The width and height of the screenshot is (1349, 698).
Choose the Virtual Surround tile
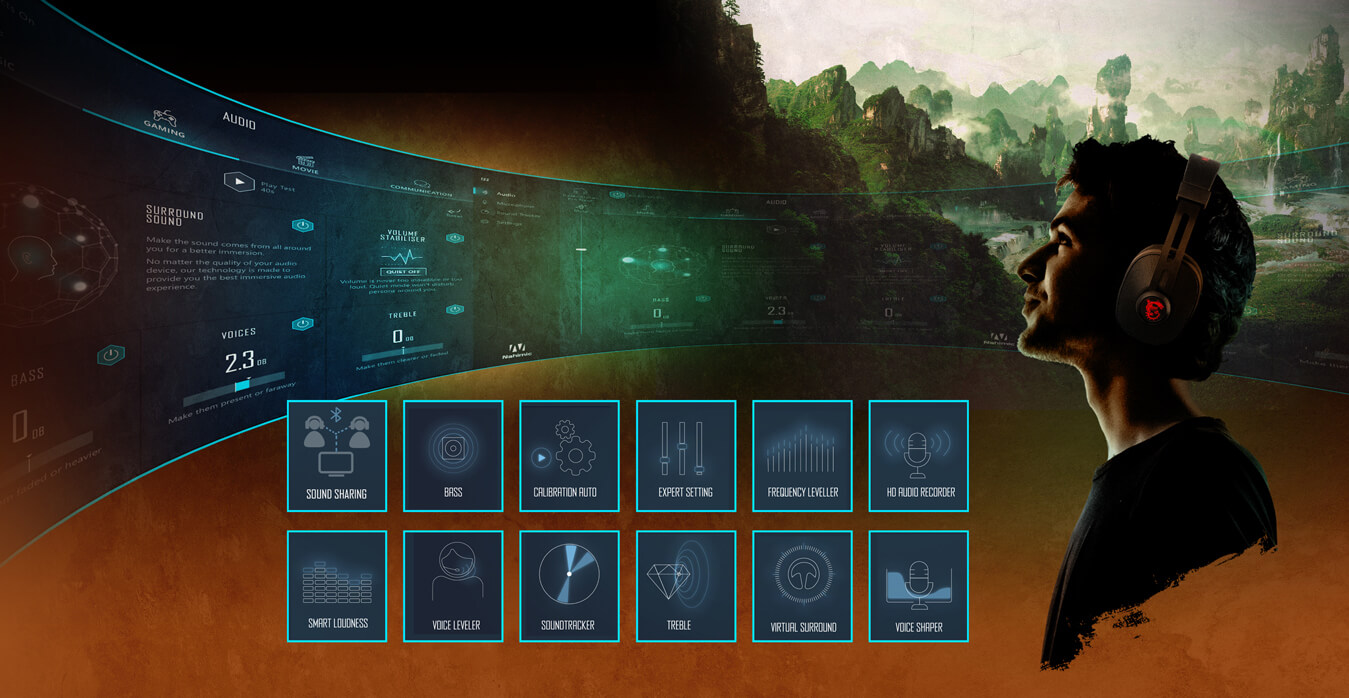click(802, 585)
